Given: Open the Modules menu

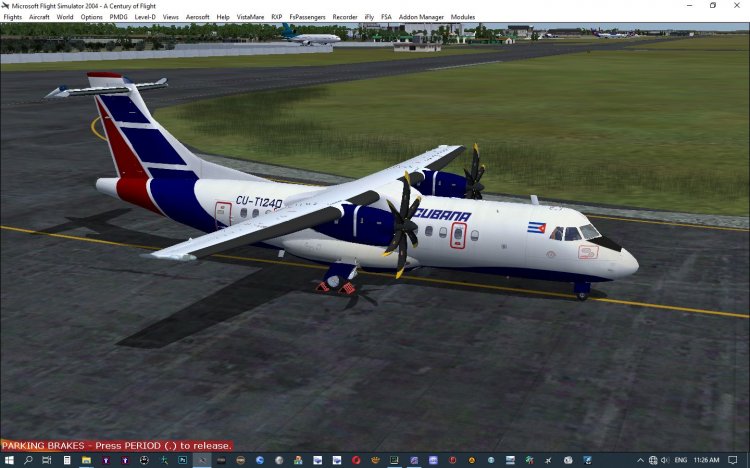Looking at the screenshot, I should point(463,17).
